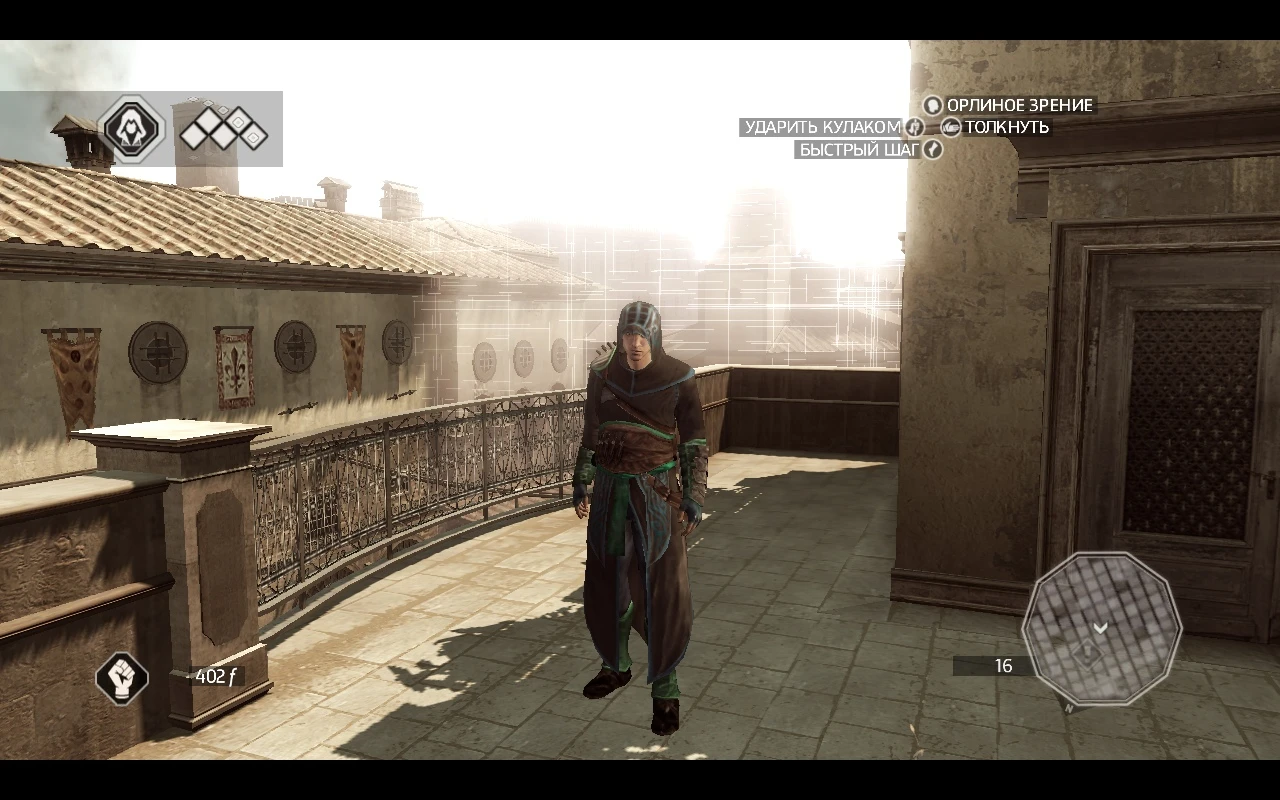
Task: Toggle a synchronization diamond segment
Action: (210, 129)
